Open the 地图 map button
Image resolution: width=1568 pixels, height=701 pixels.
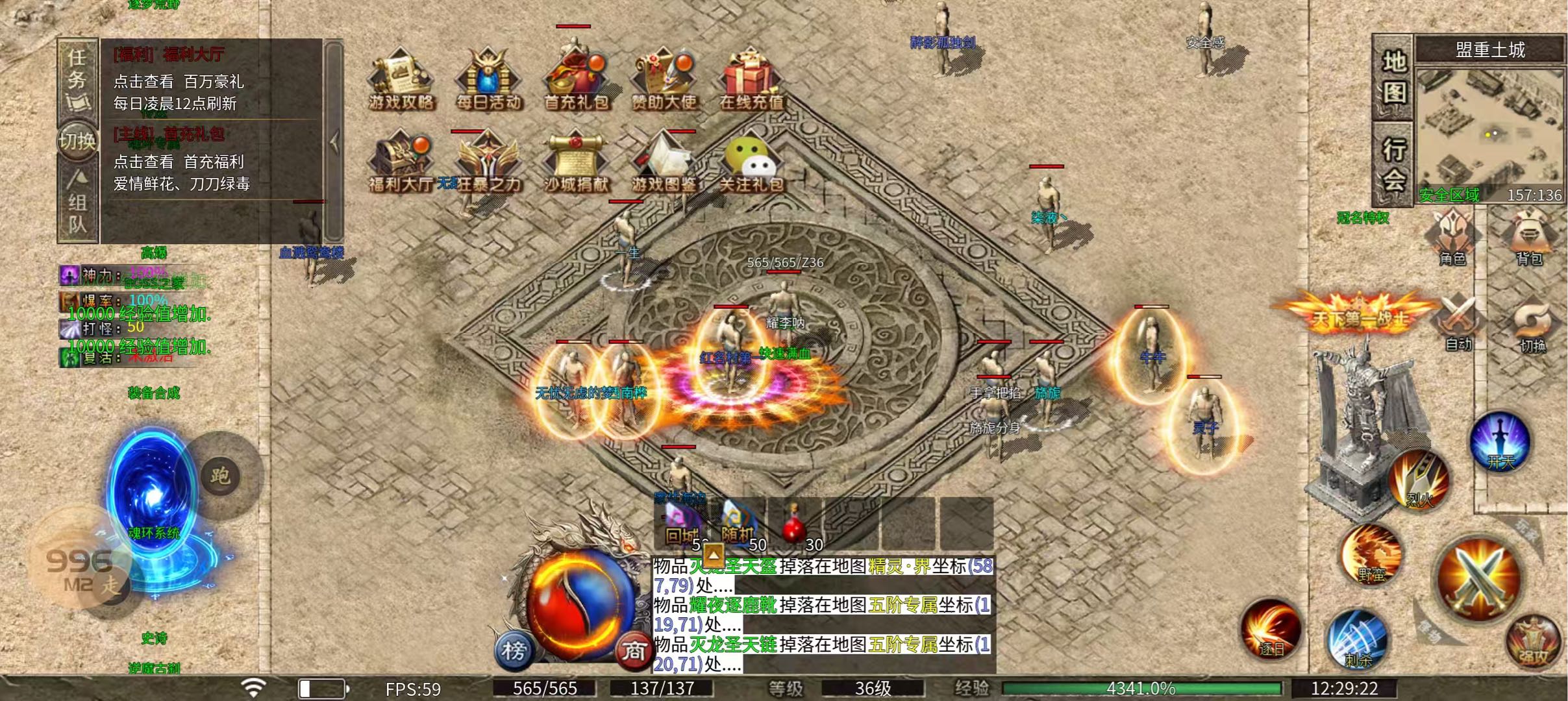pyautogui.click(x=1393, y=78)
